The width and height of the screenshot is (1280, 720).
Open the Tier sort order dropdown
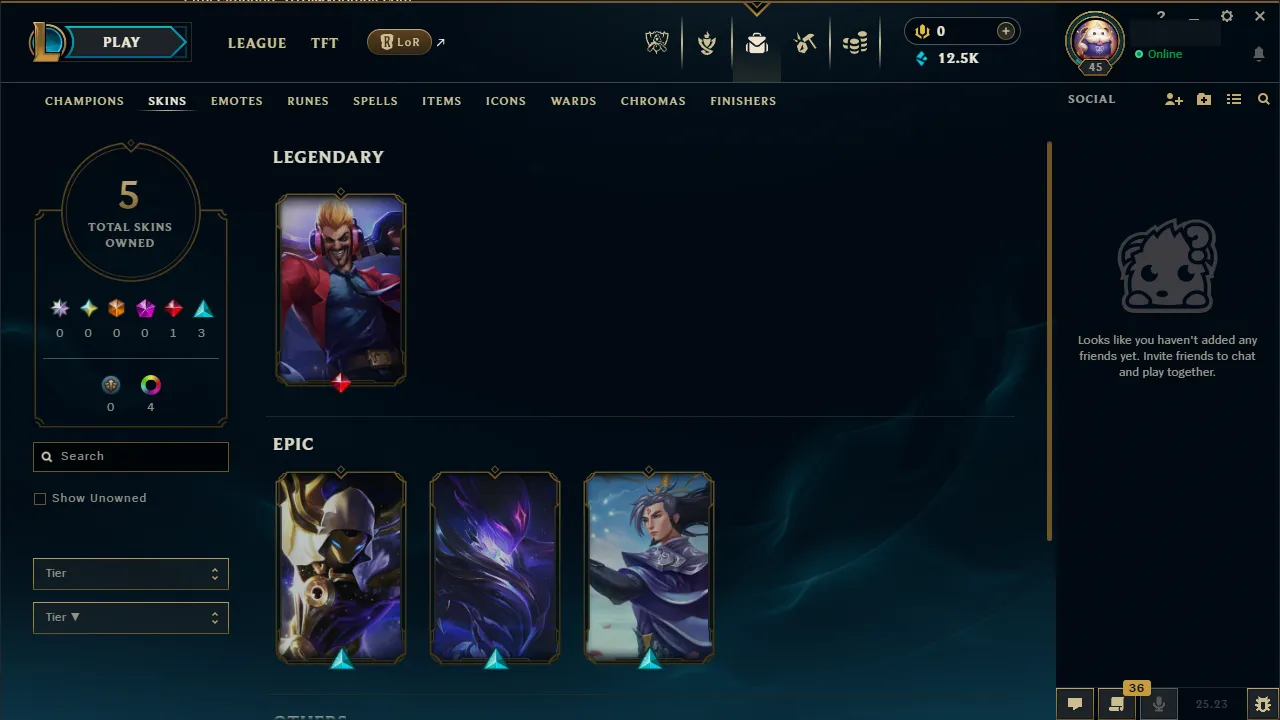point(130,617)
